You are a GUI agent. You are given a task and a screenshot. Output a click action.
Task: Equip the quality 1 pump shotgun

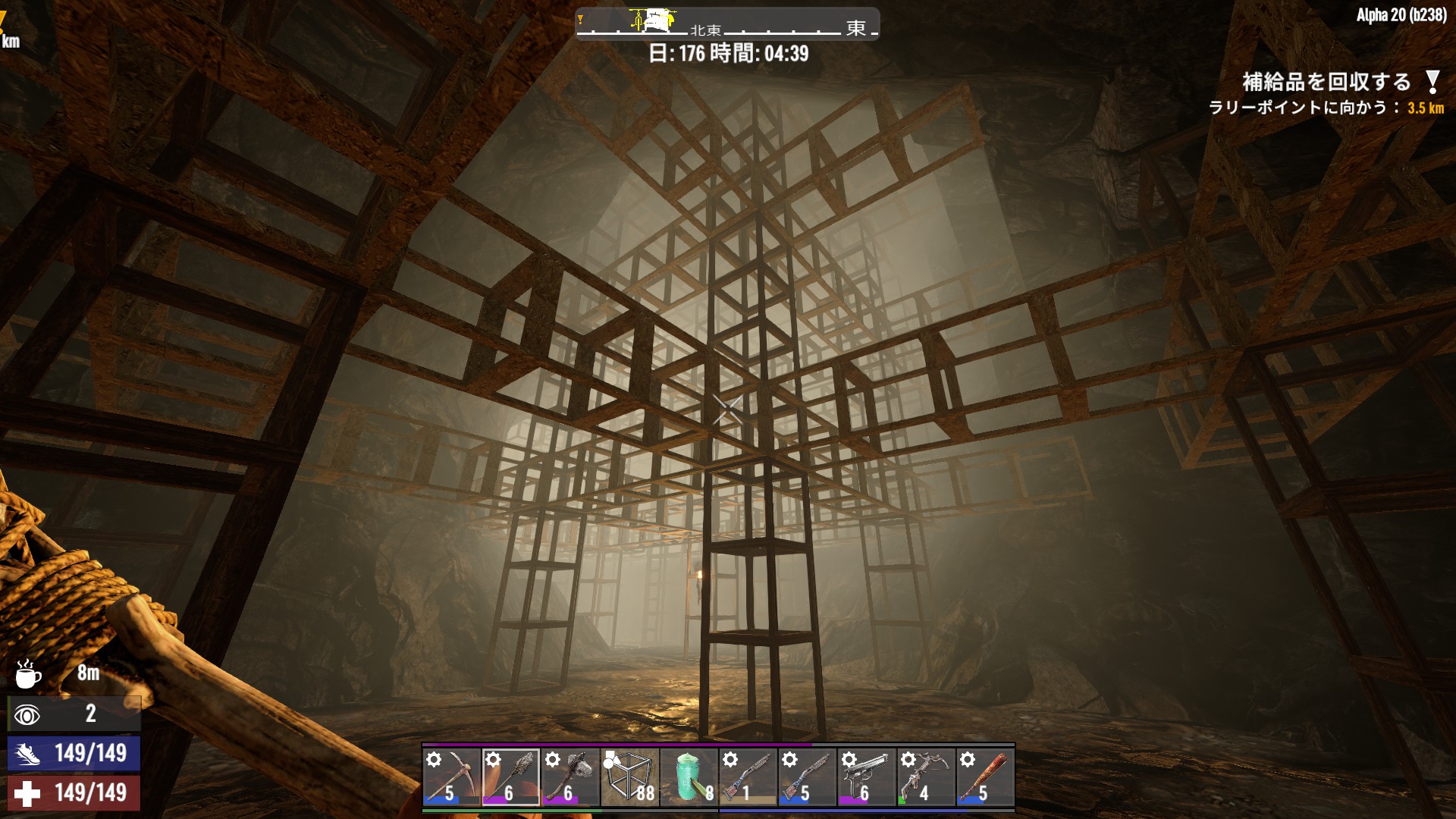pyautogui.click(x=748, y=777)
